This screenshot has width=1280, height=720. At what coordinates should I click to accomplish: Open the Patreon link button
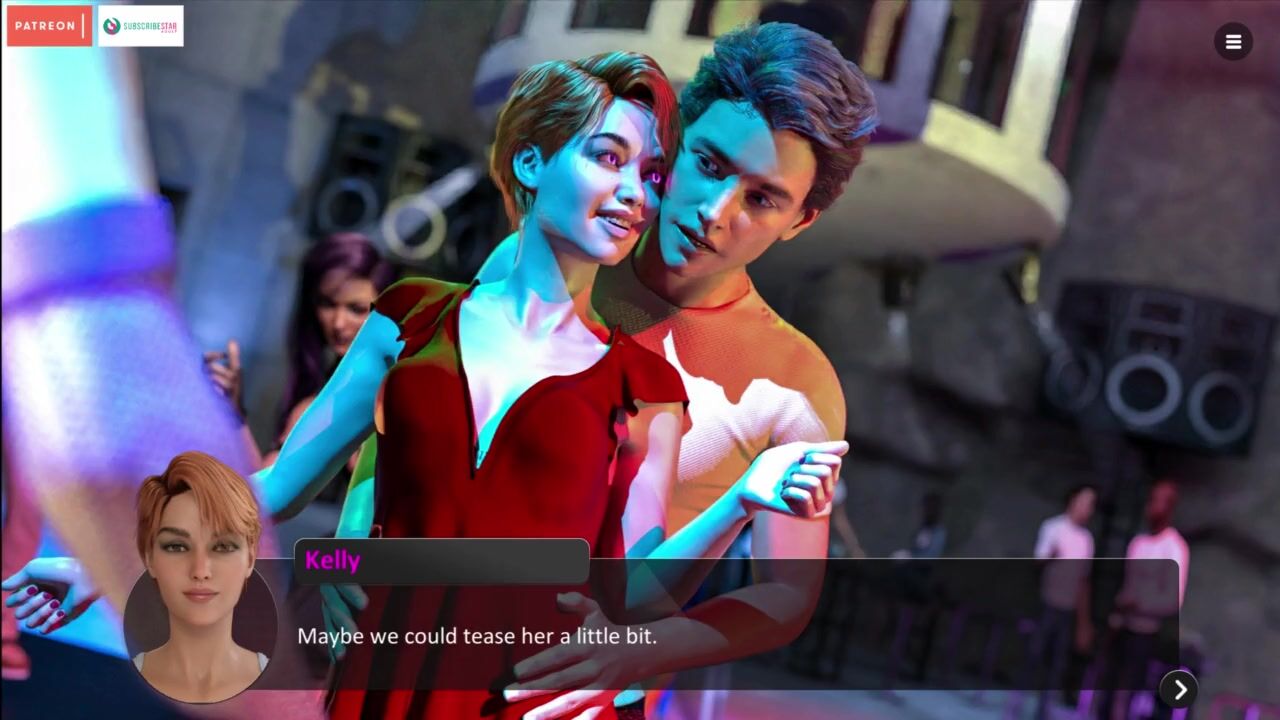tap(49, 26)
